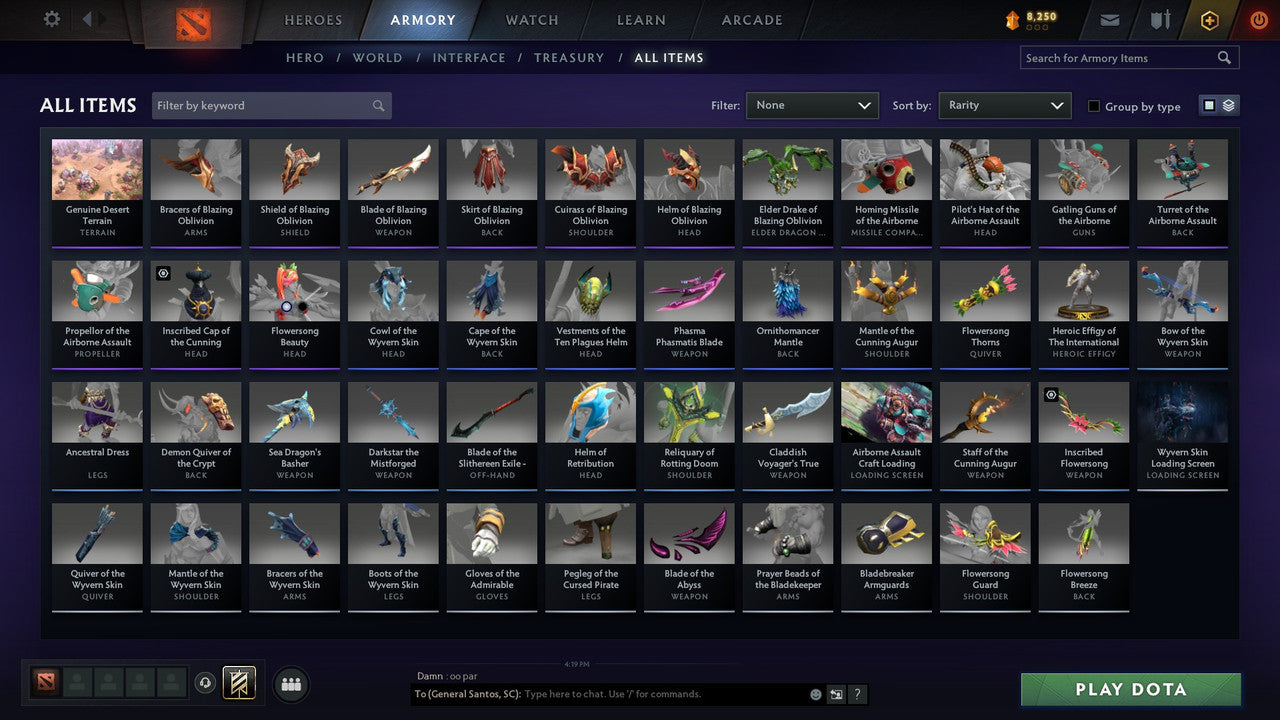Enable the Group by type checkbox
This screenshot has width=1280, height=720.
click(1094, 106)
